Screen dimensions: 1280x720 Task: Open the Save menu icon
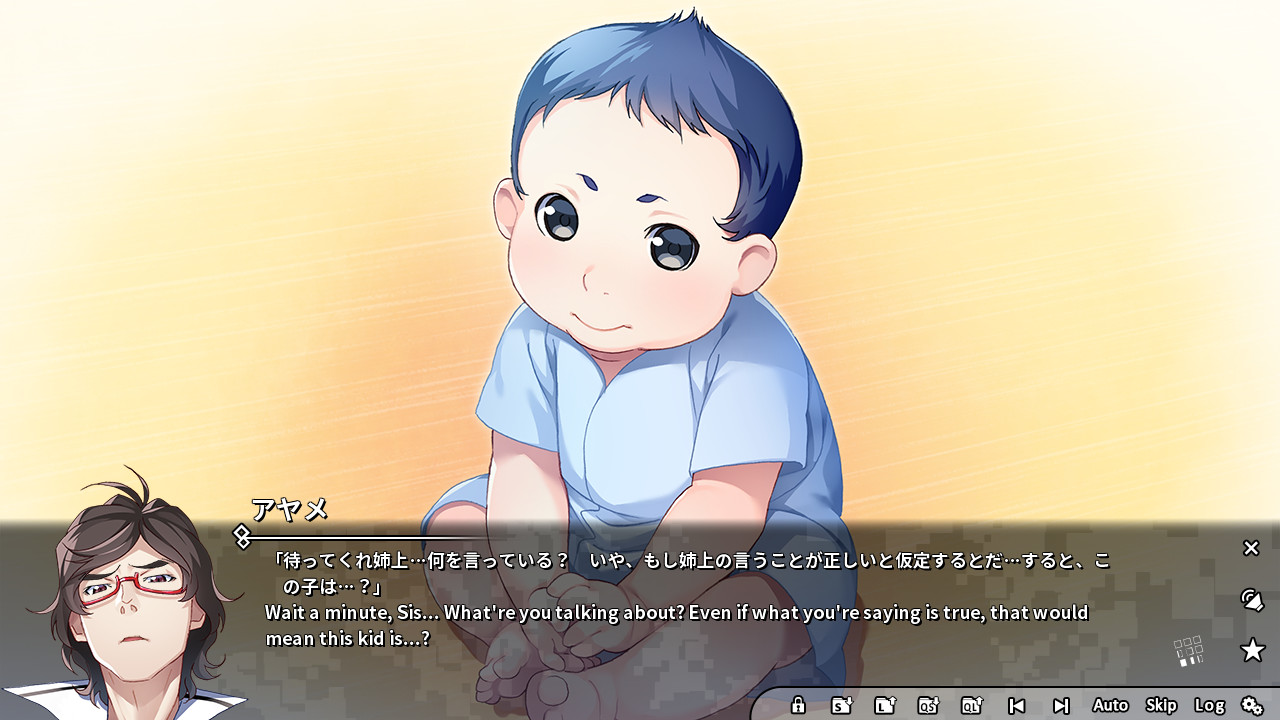pos(843,704)
